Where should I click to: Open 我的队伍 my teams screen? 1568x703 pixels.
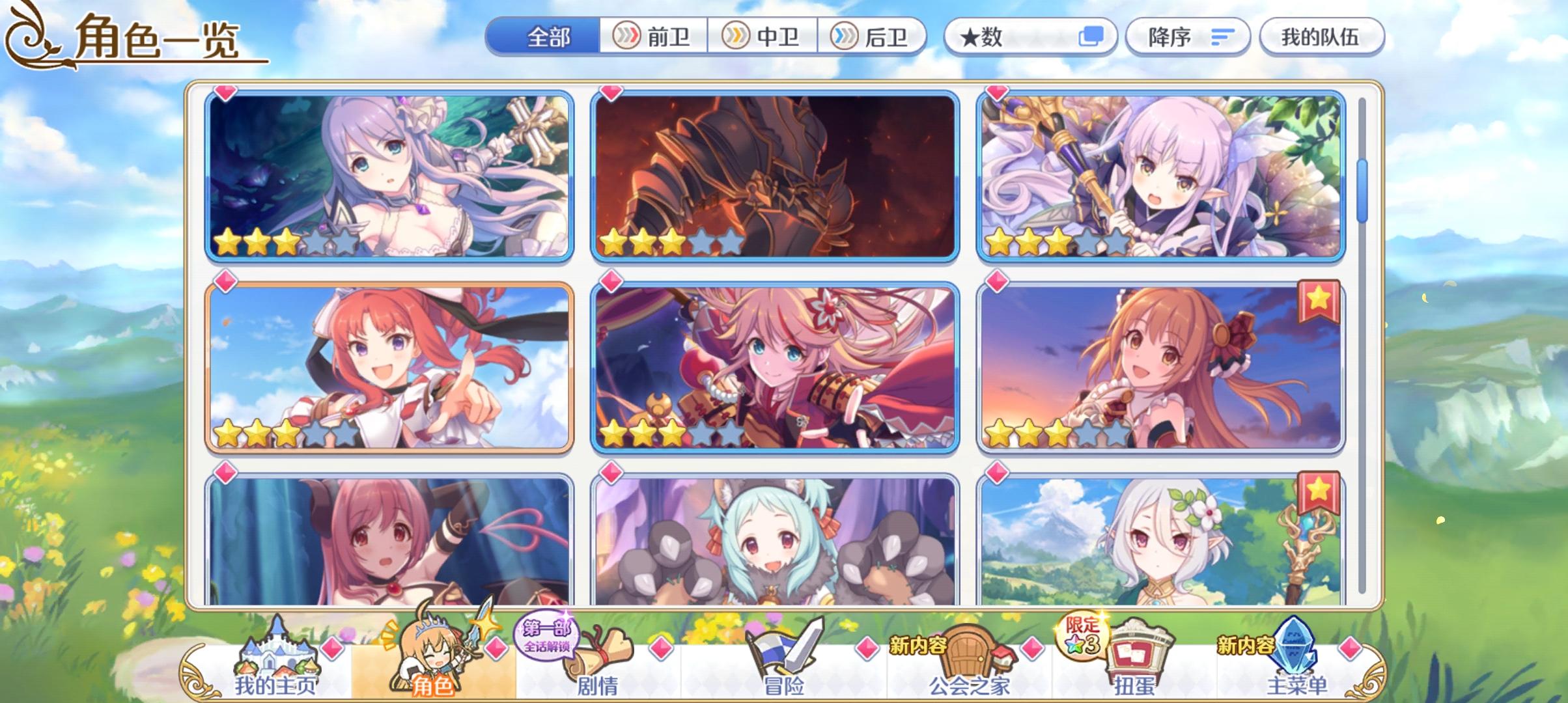(x=1321, y=37)
